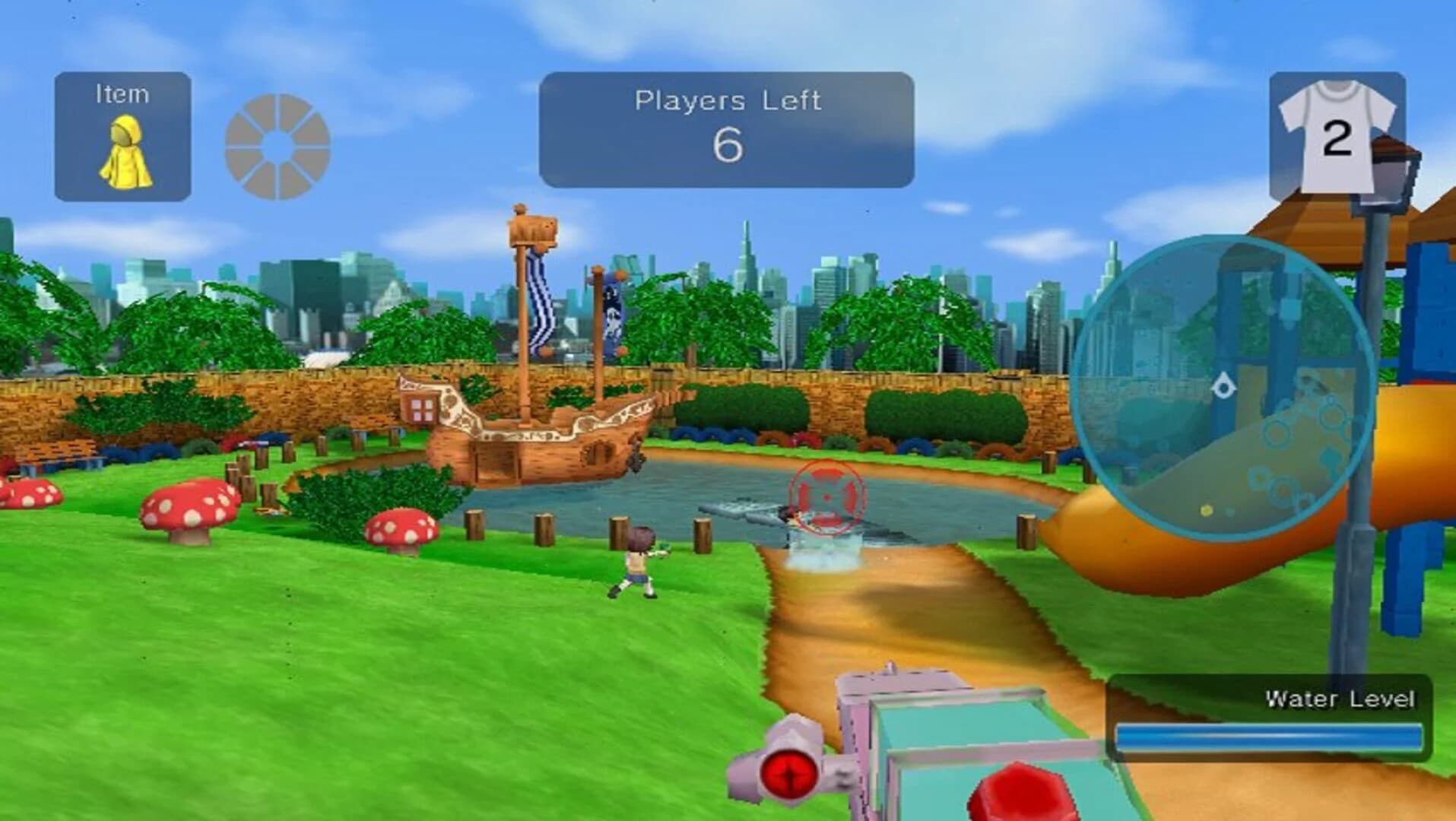The width and height of the screenshot is (1456, 821).
Task: Click the number 6 under Players Left
Action: (x=728, y=143)
